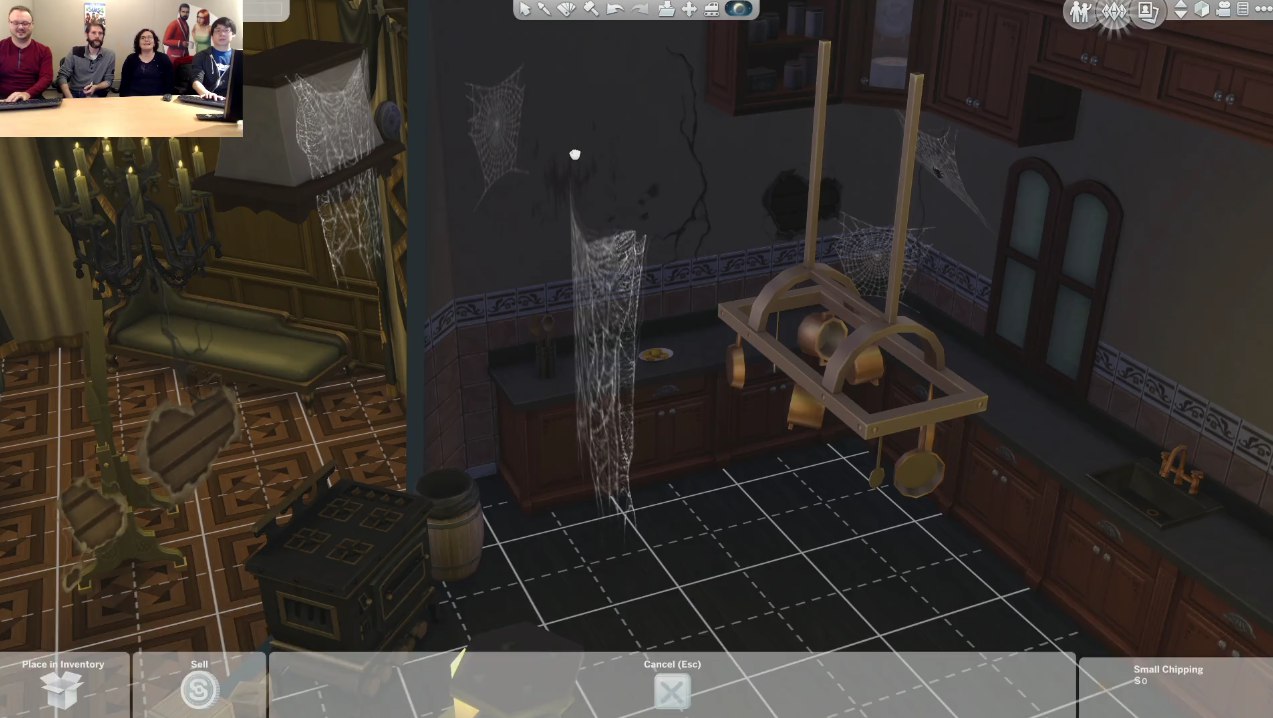Click the bulldozer tool
This screenshot has height=718, width=1273.
pos(711,9)
